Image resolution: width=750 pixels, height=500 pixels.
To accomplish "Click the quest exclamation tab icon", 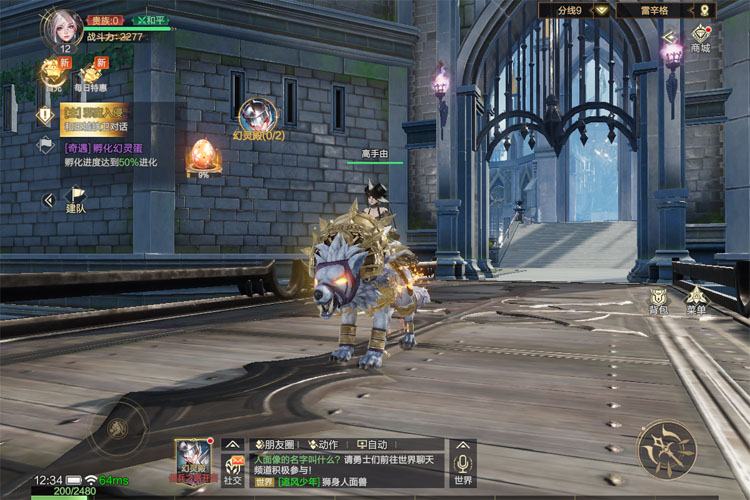I will tap(45, 115).
